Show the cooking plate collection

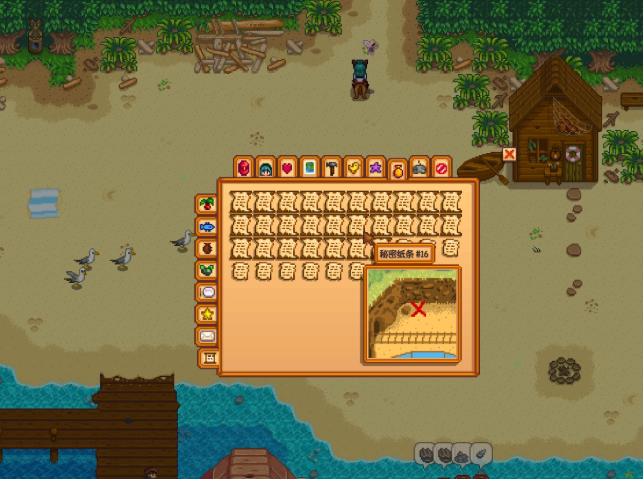pos(207,292)
